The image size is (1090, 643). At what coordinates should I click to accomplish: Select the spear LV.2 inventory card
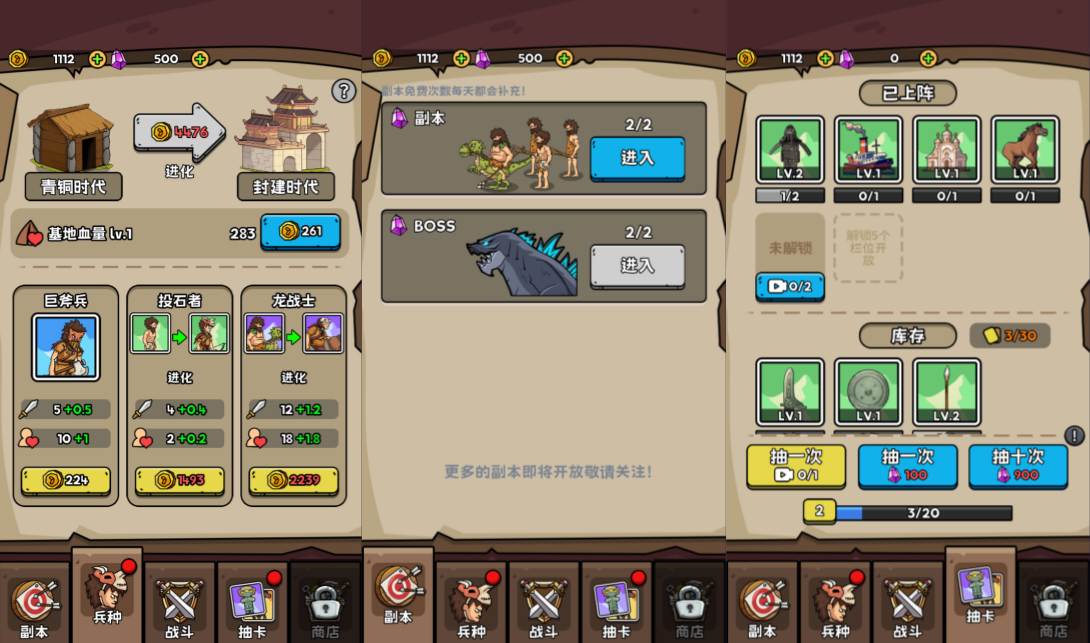coord(946,392)
